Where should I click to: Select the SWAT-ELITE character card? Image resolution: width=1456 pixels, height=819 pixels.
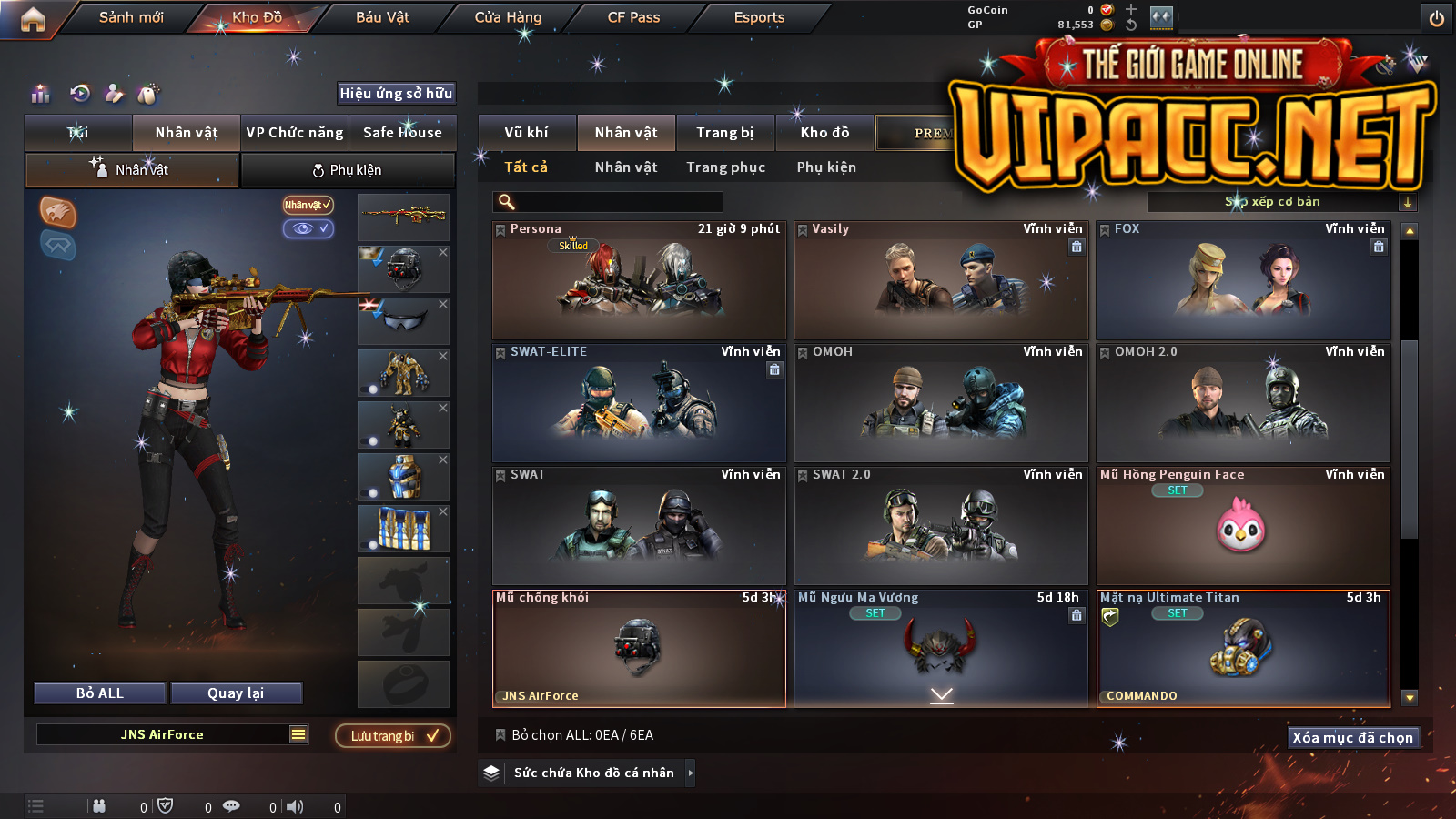coord(639,402)
